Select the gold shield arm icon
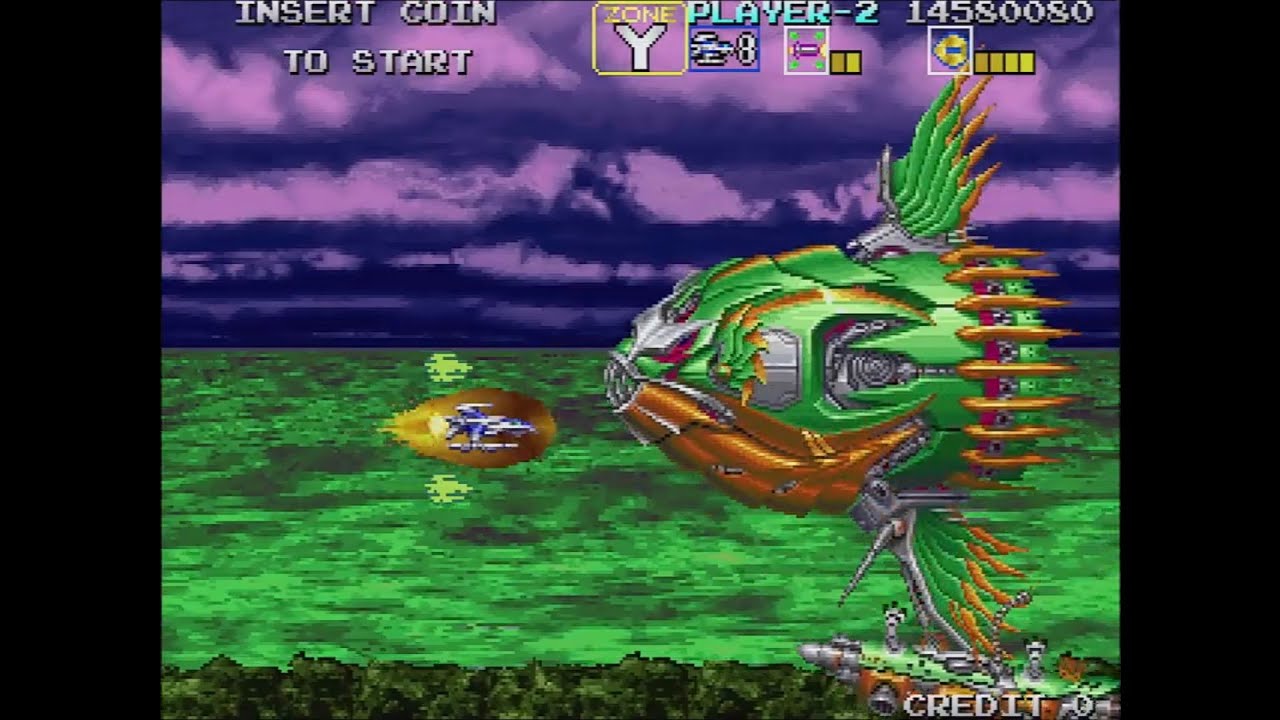1280x720 pixels. tap(949, 50)
